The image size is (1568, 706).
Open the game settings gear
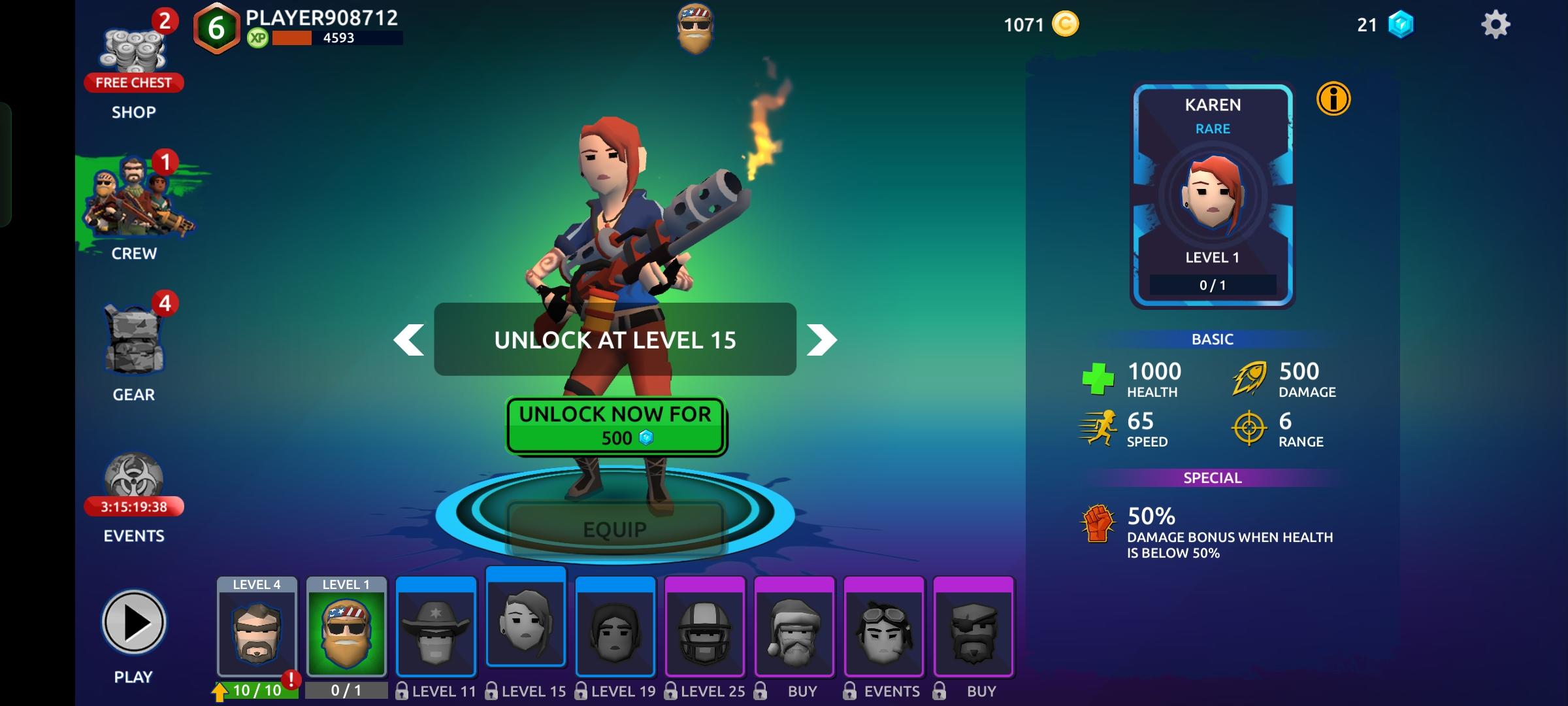coord(1496,24)
